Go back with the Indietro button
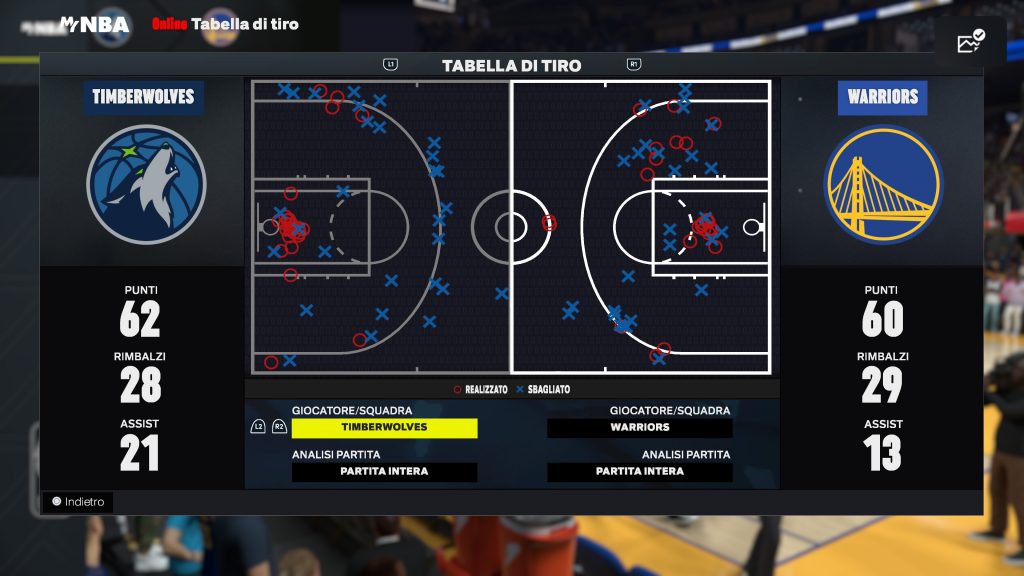 (78, 502)
